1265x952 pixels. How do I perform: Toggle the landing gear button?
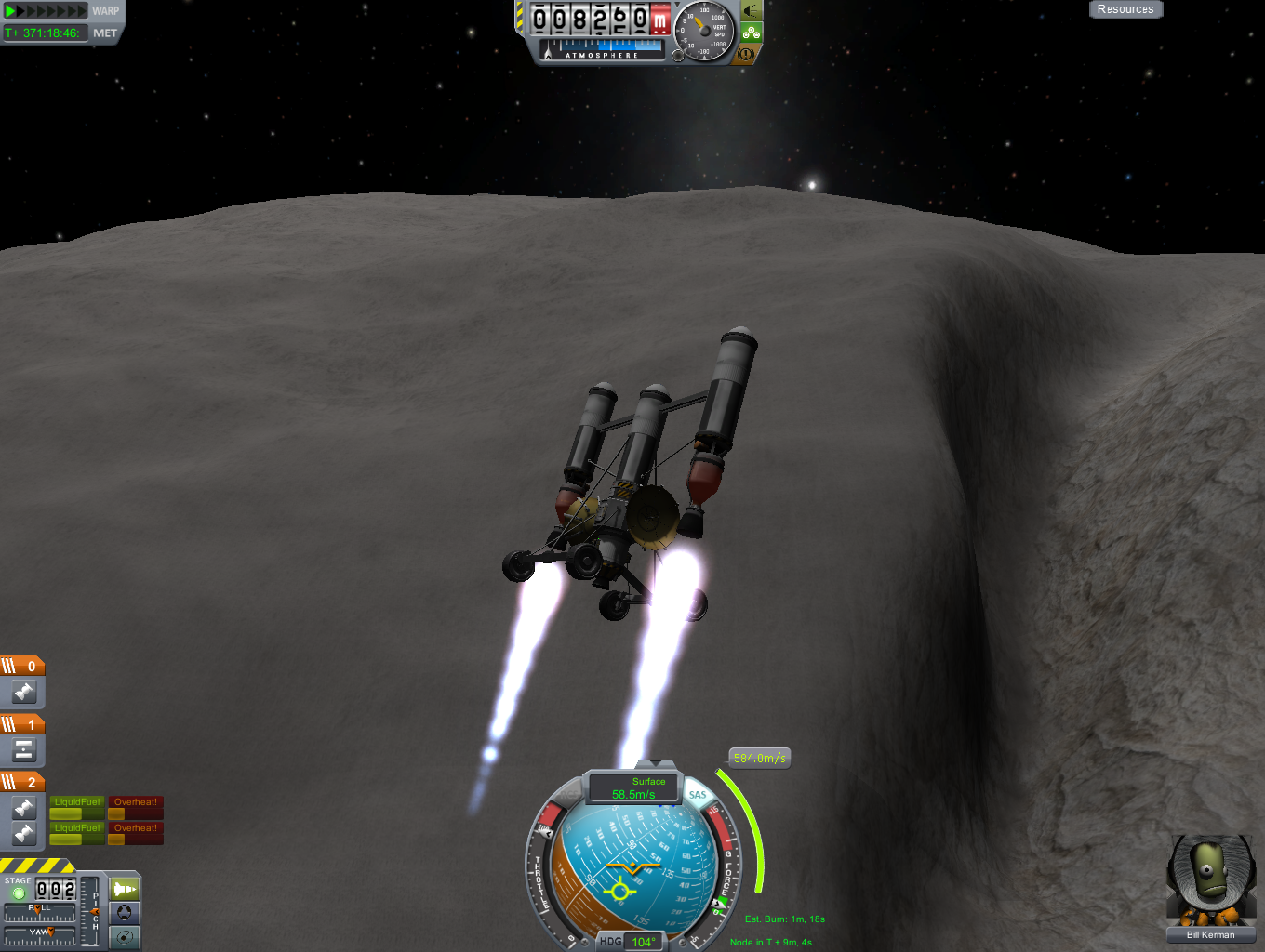pyautogui.click(x=752, y=33)
